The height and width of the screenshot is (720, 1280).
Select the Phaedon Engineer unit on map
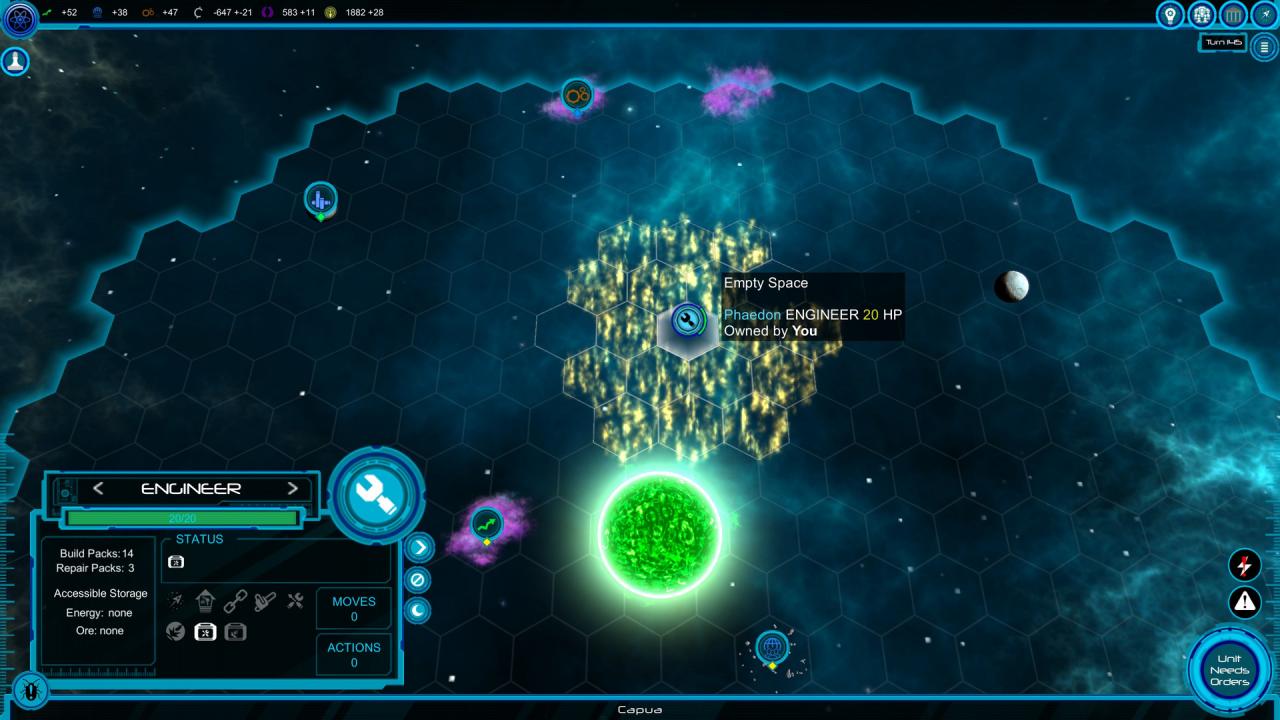687,320
